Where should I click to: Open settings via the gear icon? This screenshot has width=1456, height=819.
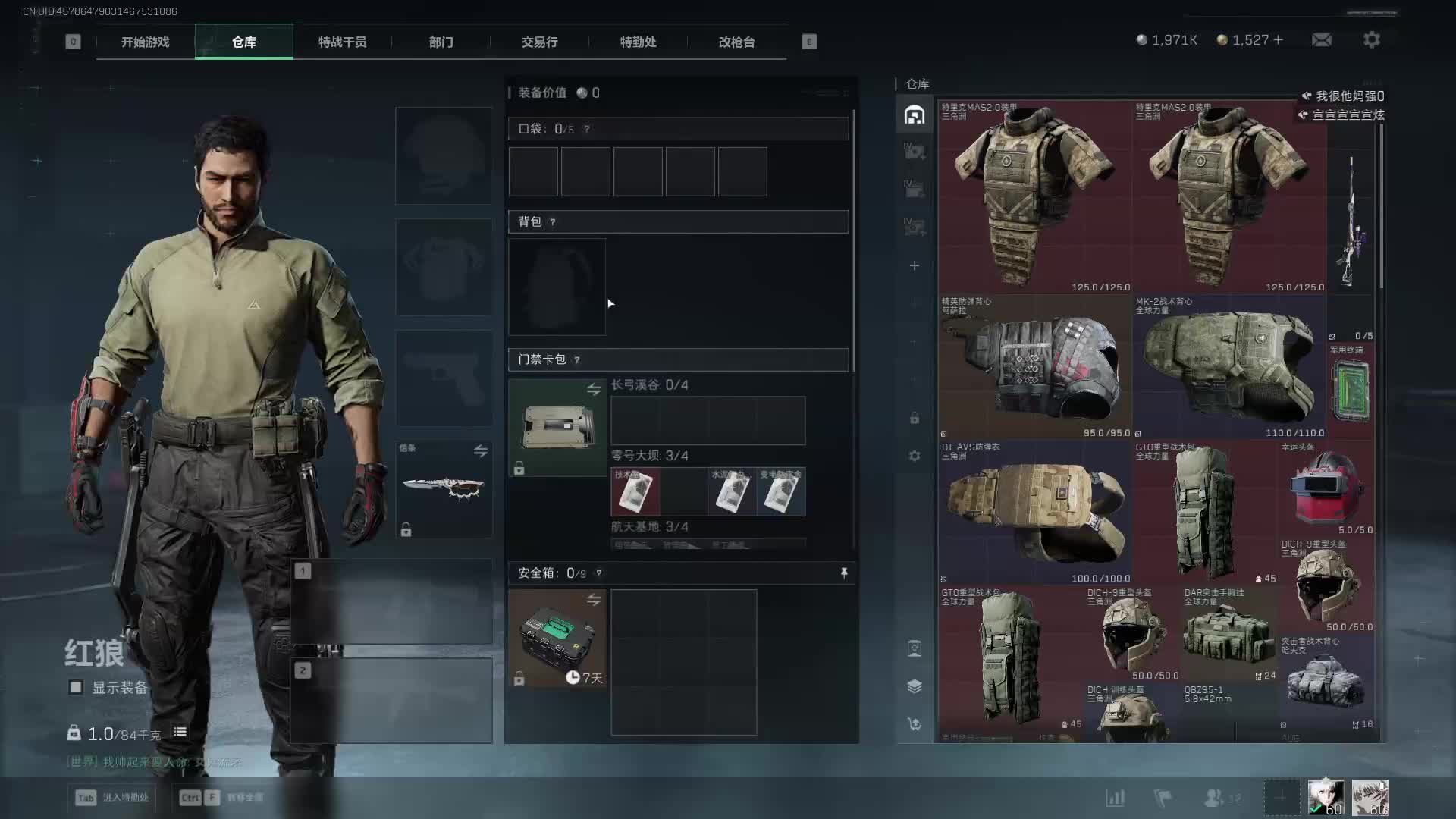(1372, 40)
